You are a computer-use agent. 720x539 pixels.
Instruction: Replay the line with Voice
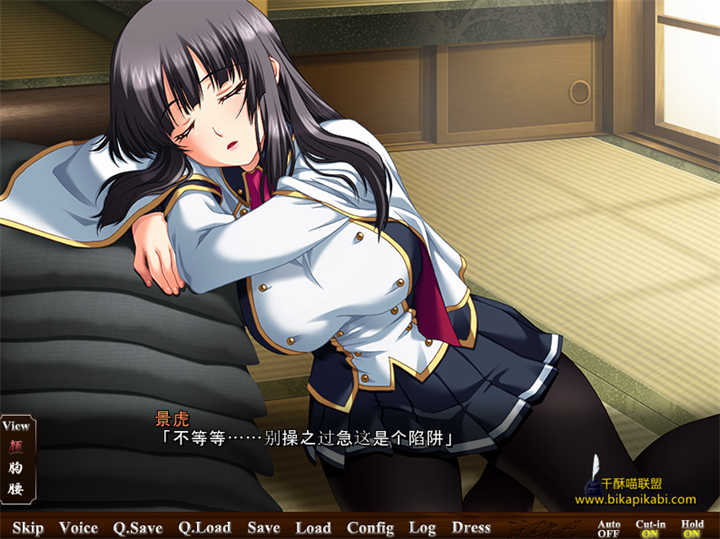coord(78,527)
